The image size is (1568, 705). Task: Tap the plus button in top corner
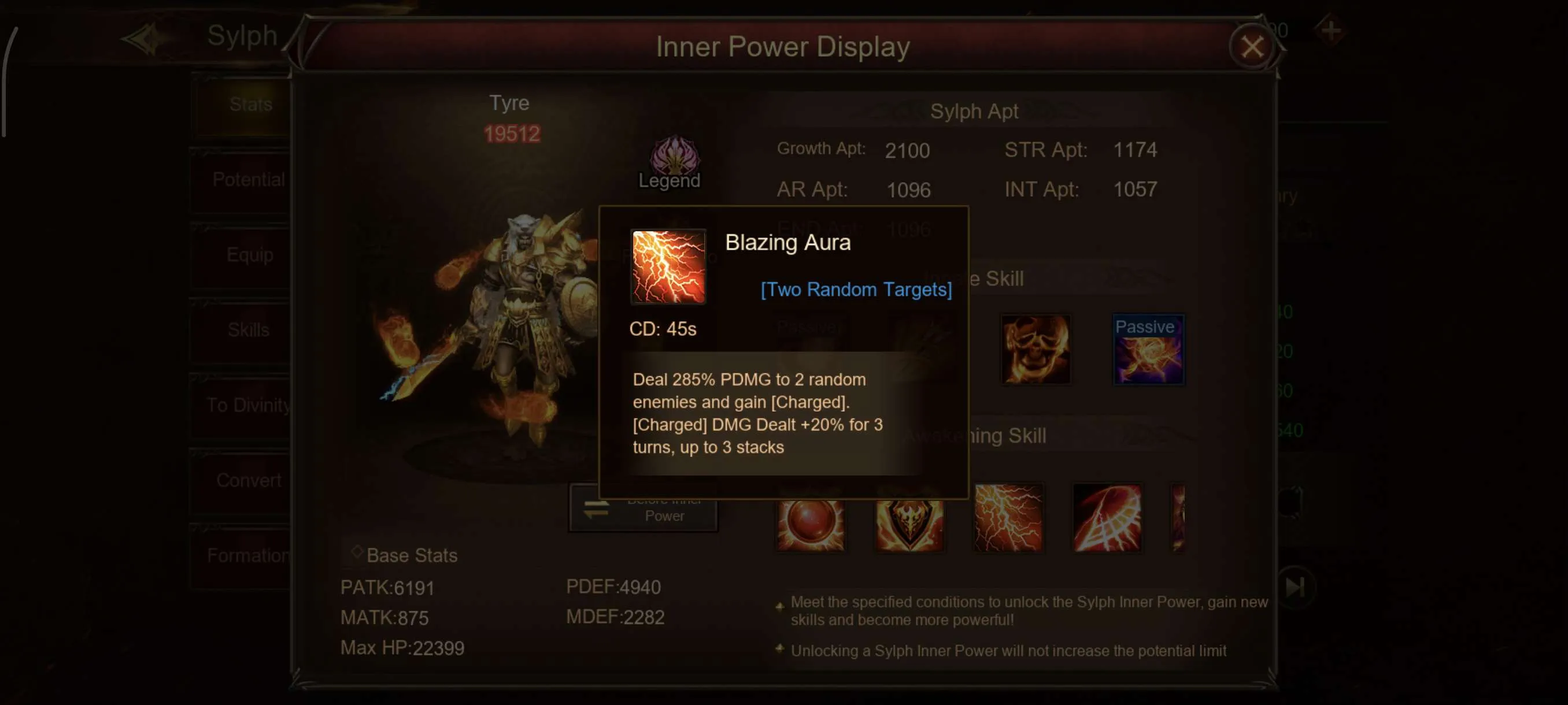1330,31
